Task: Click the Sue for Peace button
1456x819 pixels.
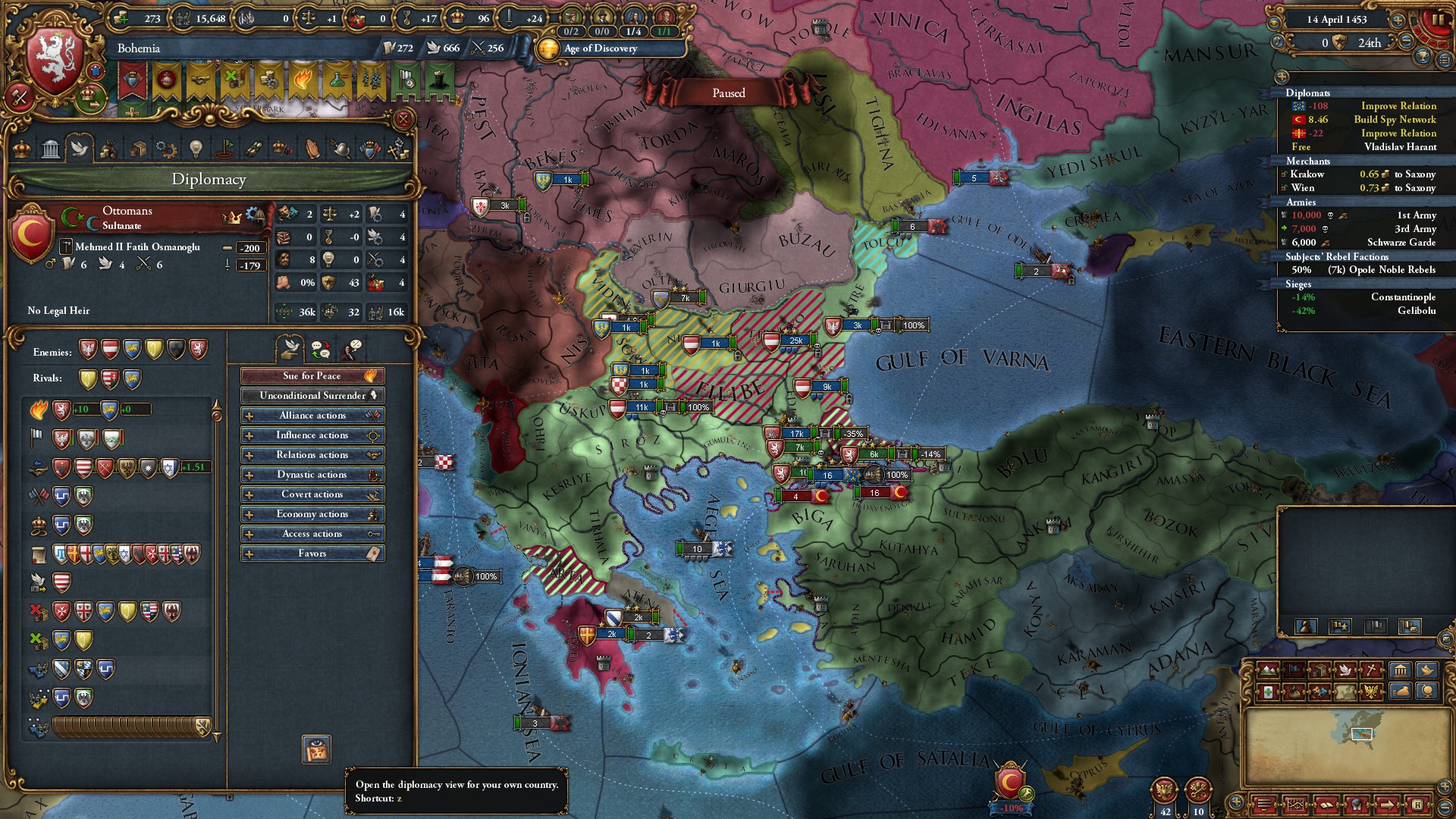Action: [x=312, y=376]
